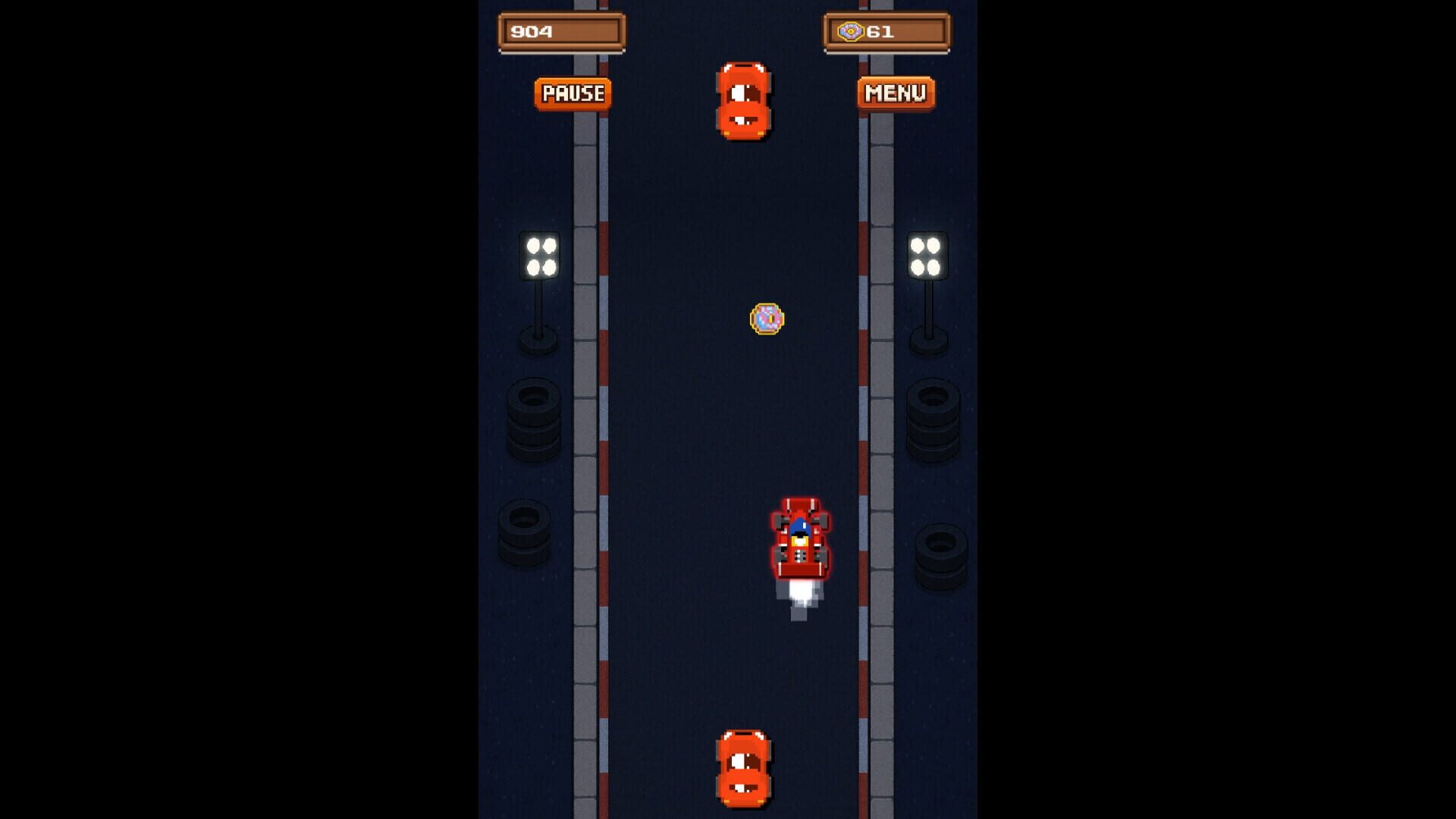The width and height of the screenshot is (1456, 819).
Task: Click the score display showing 904
Action: click(561, 32)
